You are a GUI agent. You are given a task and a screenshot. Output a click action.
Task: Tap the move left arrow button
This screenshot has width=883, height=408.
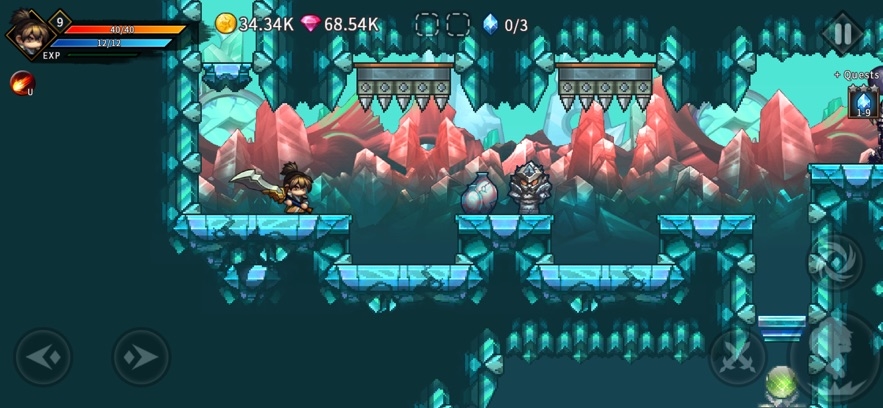[43, 357]
